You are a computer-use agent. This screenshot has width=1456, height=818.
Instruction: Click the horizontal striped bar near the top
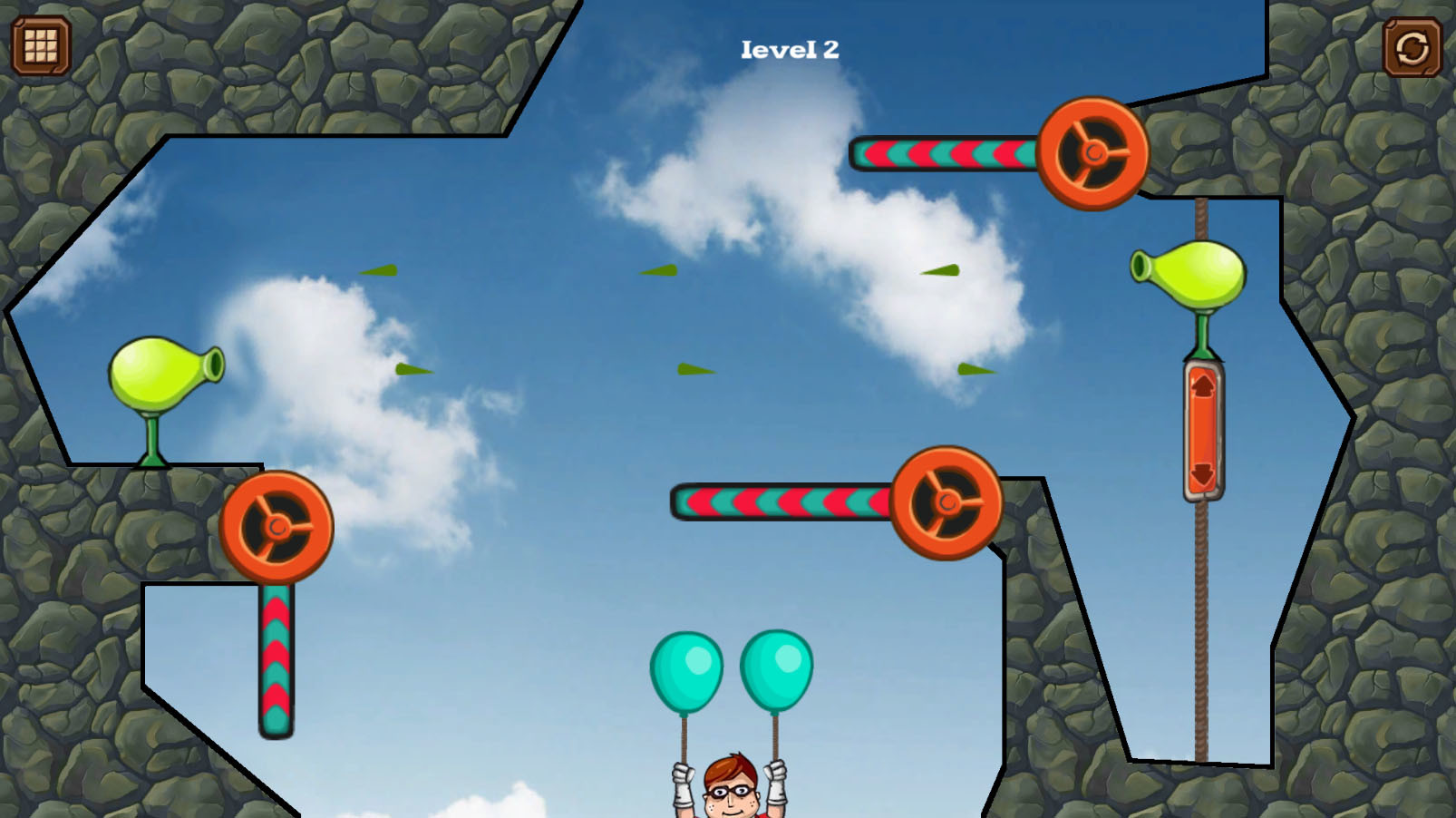tap(943, 154)
